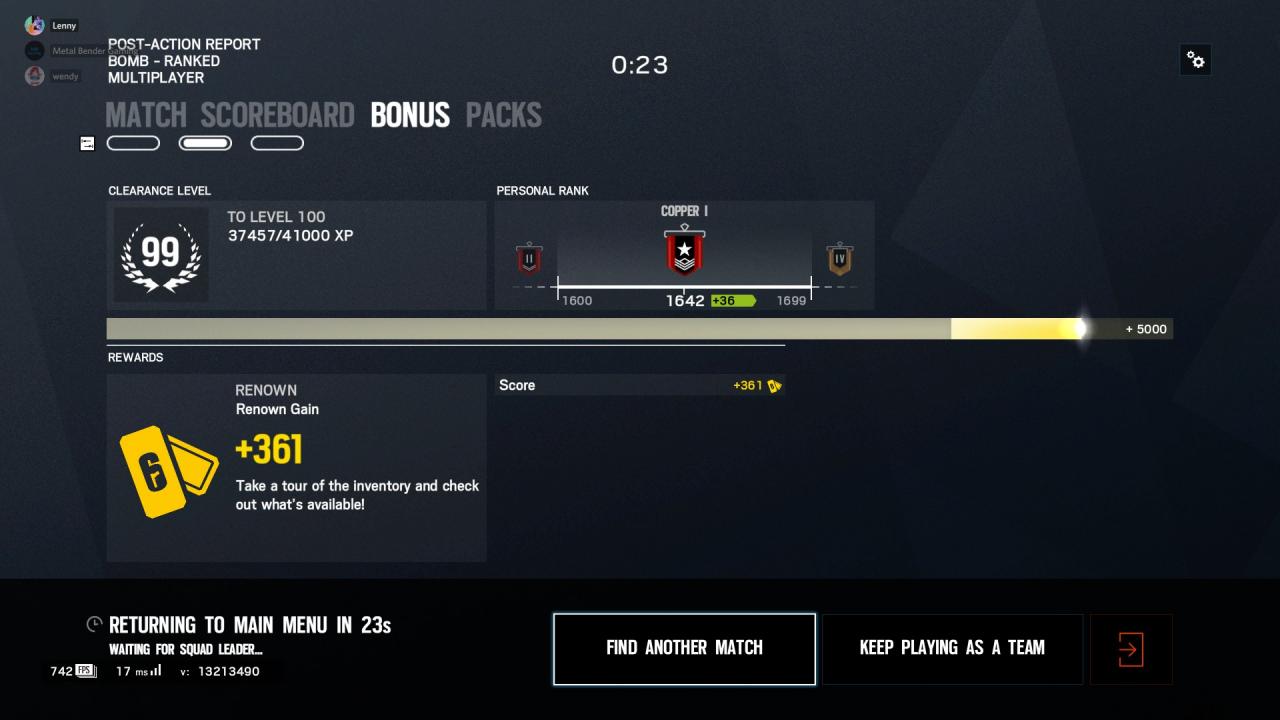Choose Keep Playing as a Team

(x=952, y=648)
